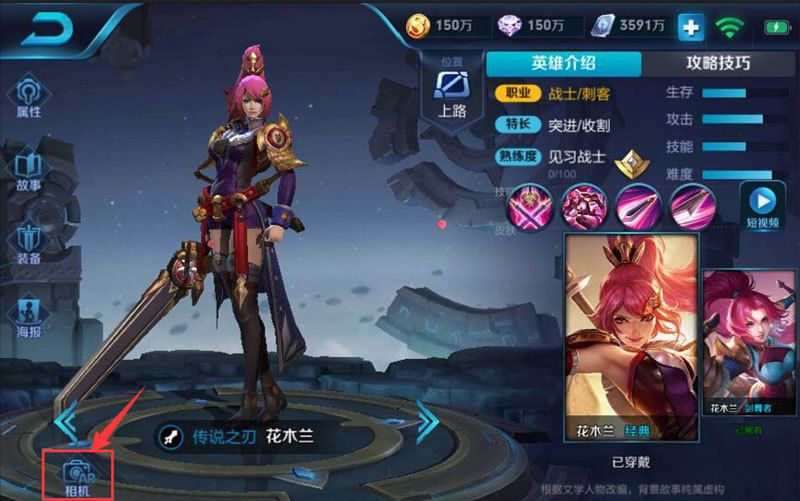Launch the AR 相机 camera
The height and width of the screenshot is (501, 800).
[x=76, y=473]
